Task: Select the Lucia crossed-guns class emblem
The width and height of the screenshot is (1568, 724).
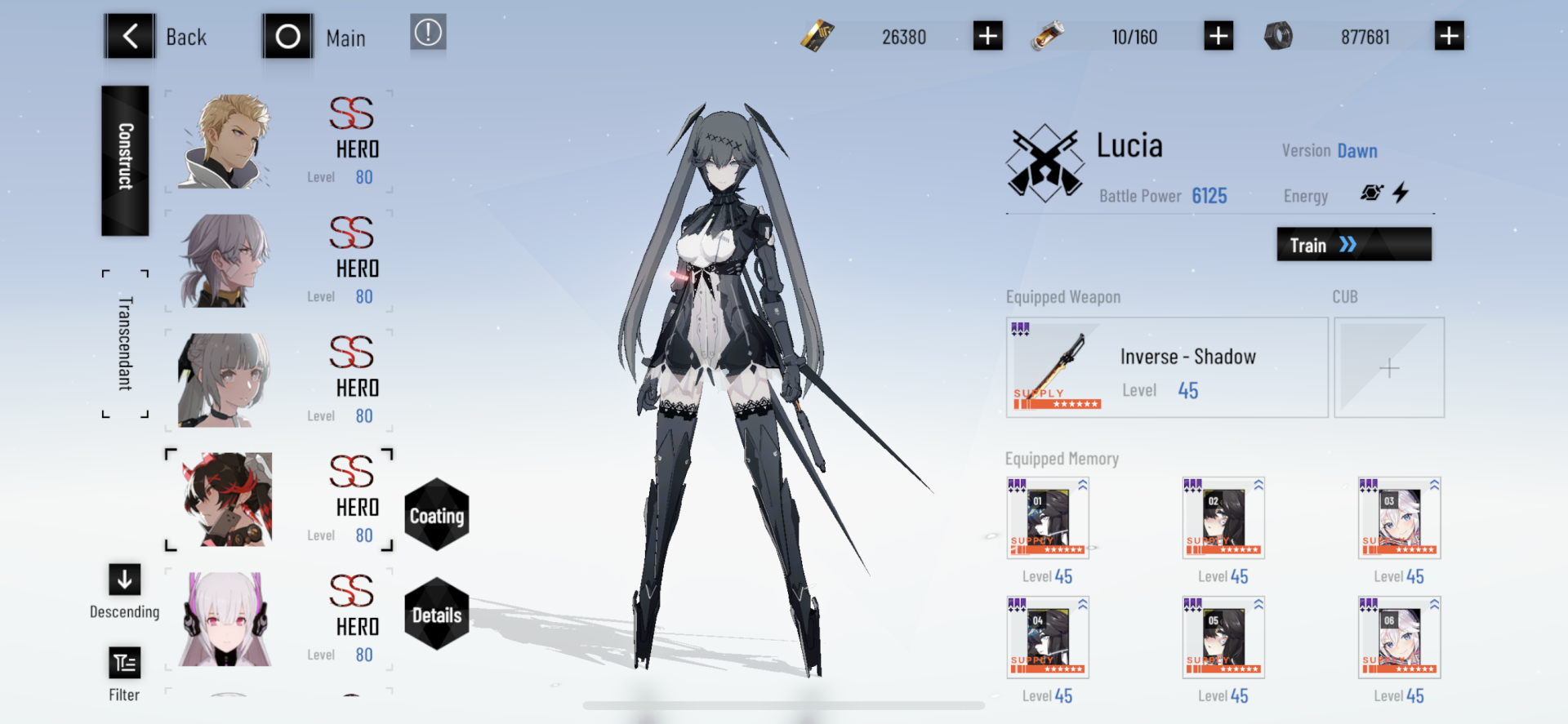Action: coord(1048,162)
